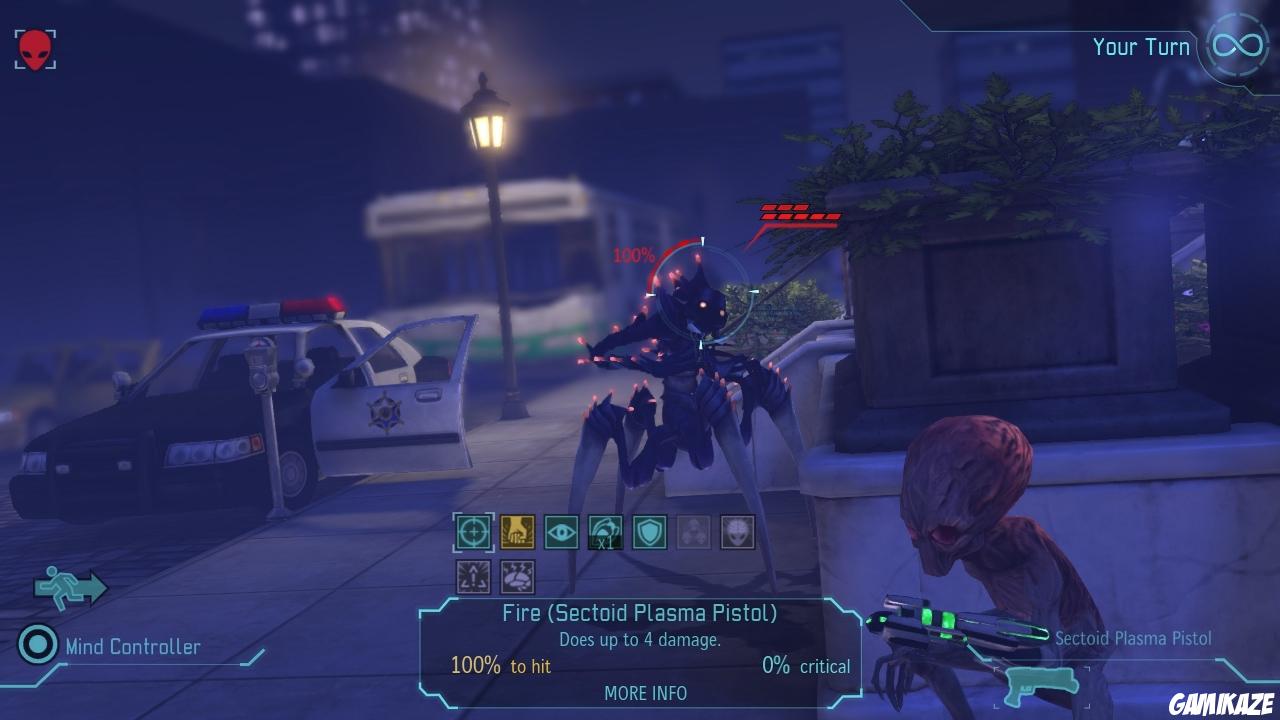Select the Mind Control brain ability icon

(517, 577)
